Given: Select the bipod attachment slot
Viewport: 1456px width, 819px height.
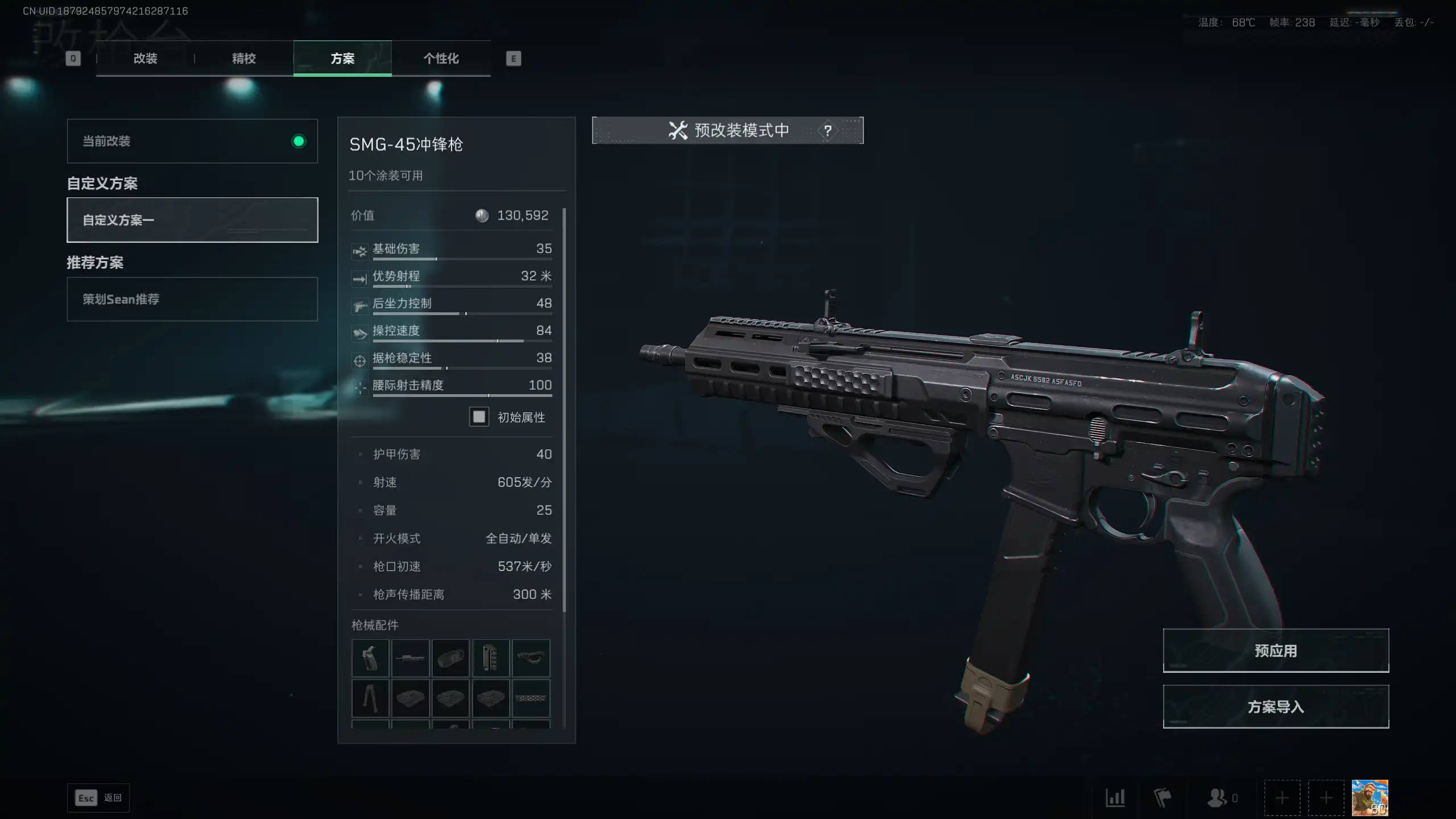Looking at the screenshot, I should coord(370,698).
